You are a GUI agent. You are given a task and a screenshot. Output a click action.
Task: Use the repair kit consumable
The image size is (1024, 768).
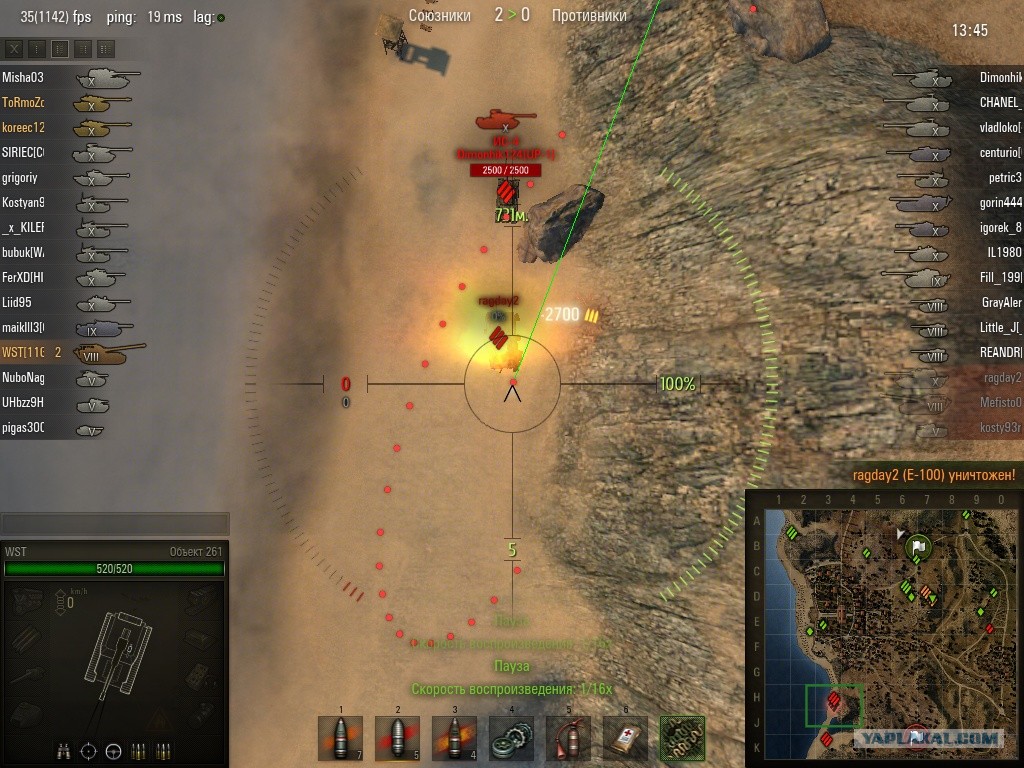pyautogui.click(x=511, y=739)
